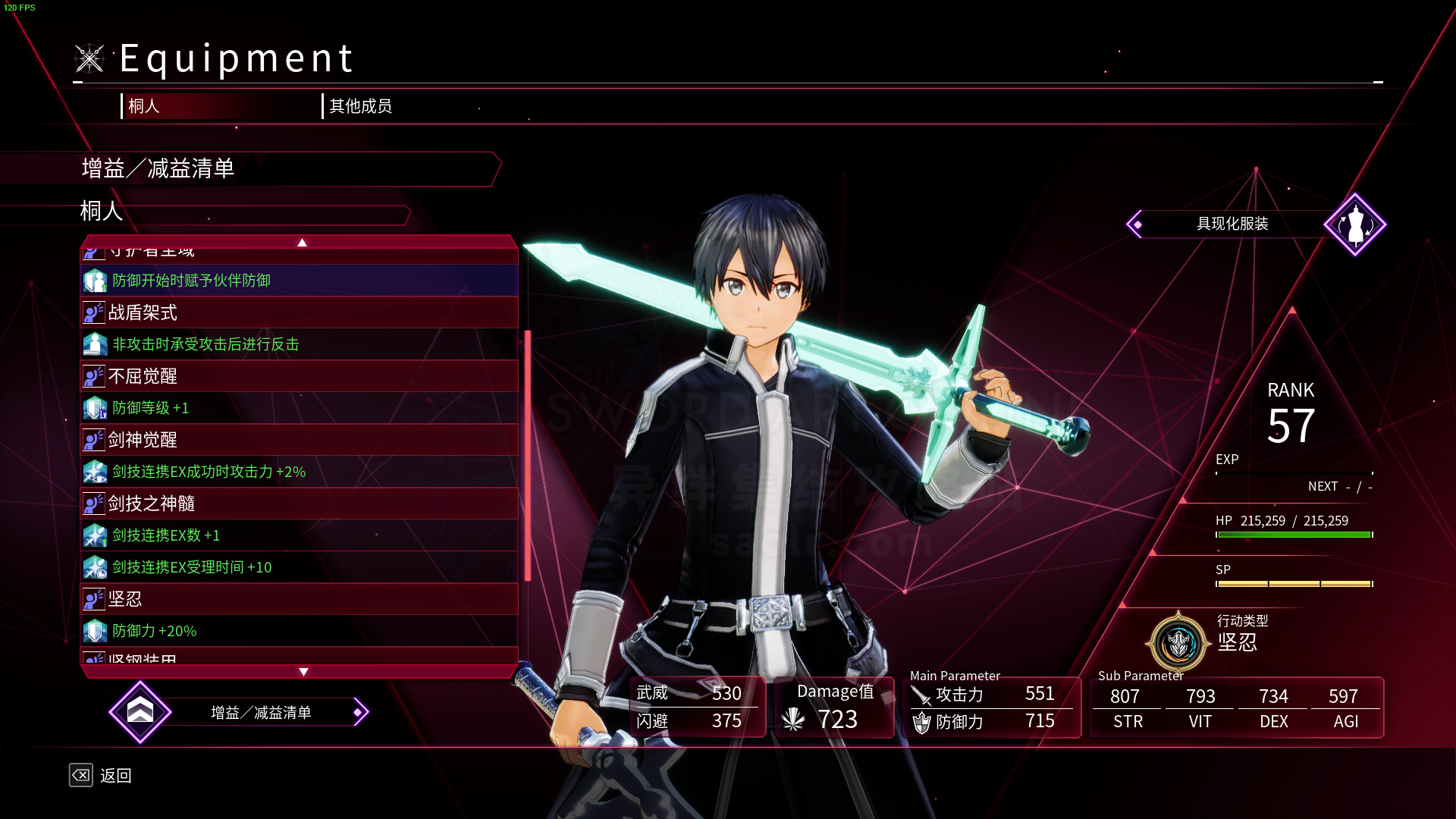Viewport: 1456px width, 819px height.
Task: Choose the 不屈觉醒 list entry
Action: pyautogui.click(x=299, y=376)
